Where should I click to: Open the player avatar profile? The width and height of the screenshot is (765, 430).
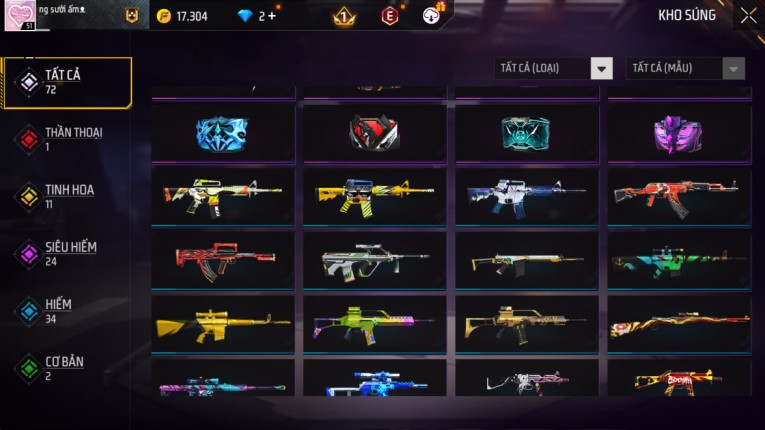pyautogui.click(x=26, y=16)
